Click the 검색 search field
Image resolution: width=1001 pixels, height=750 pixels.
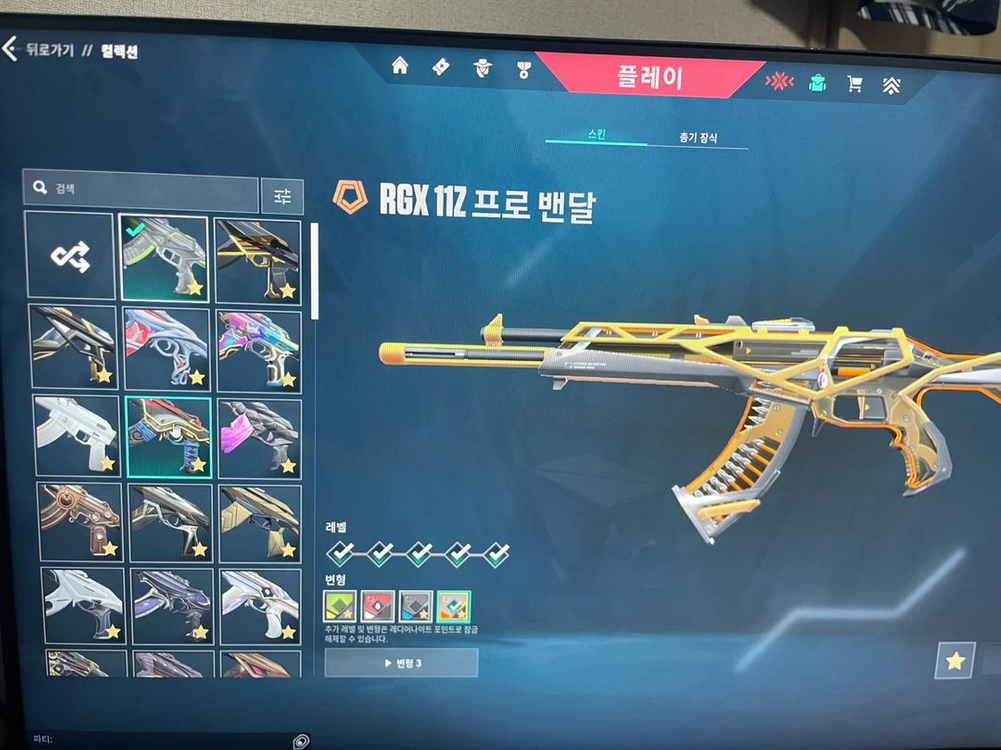[141, 188]
